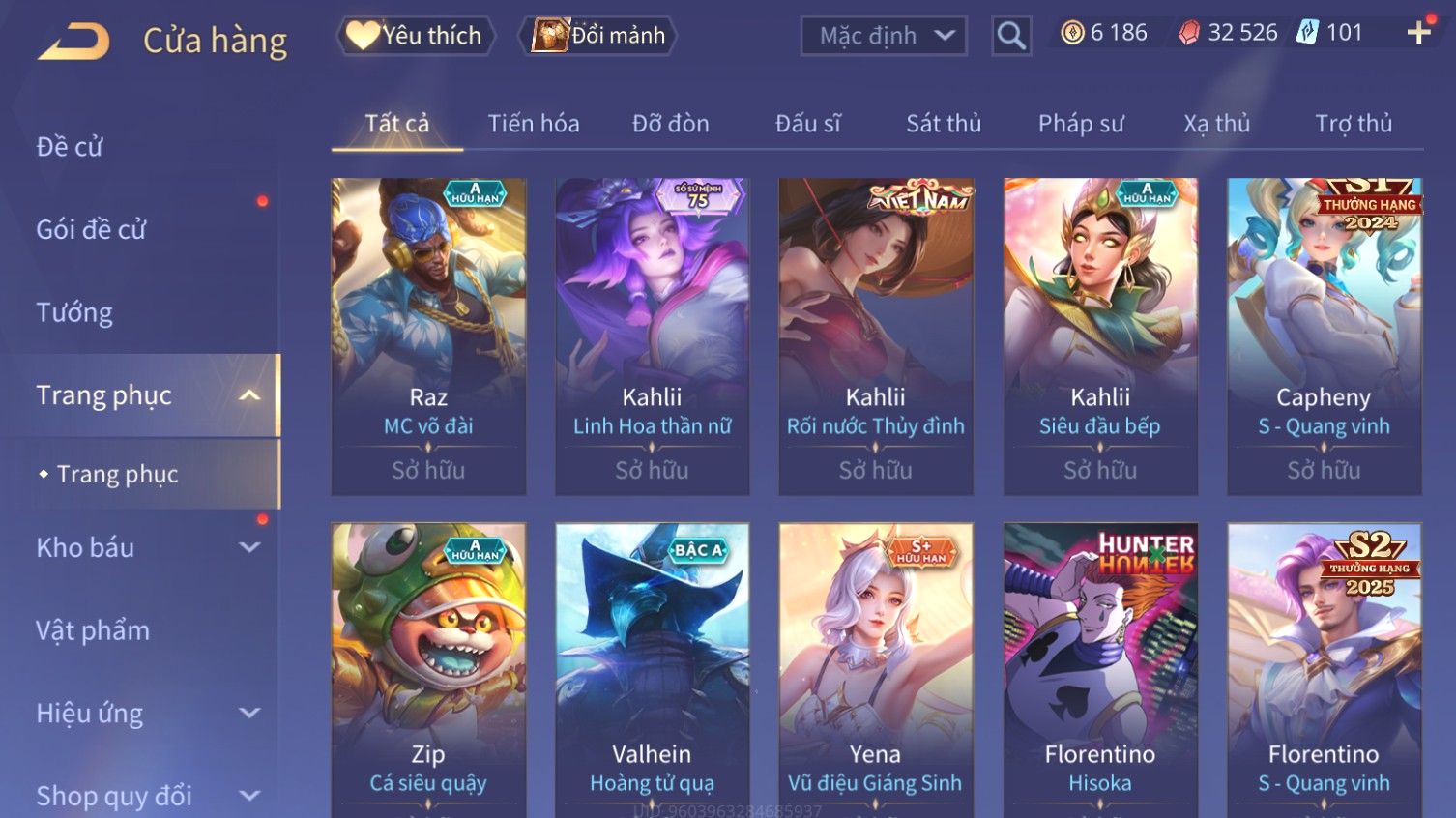Select the Raz MC võ đài skin card
The height and width of the screenshot is (818, 1456).
point(428,336)
